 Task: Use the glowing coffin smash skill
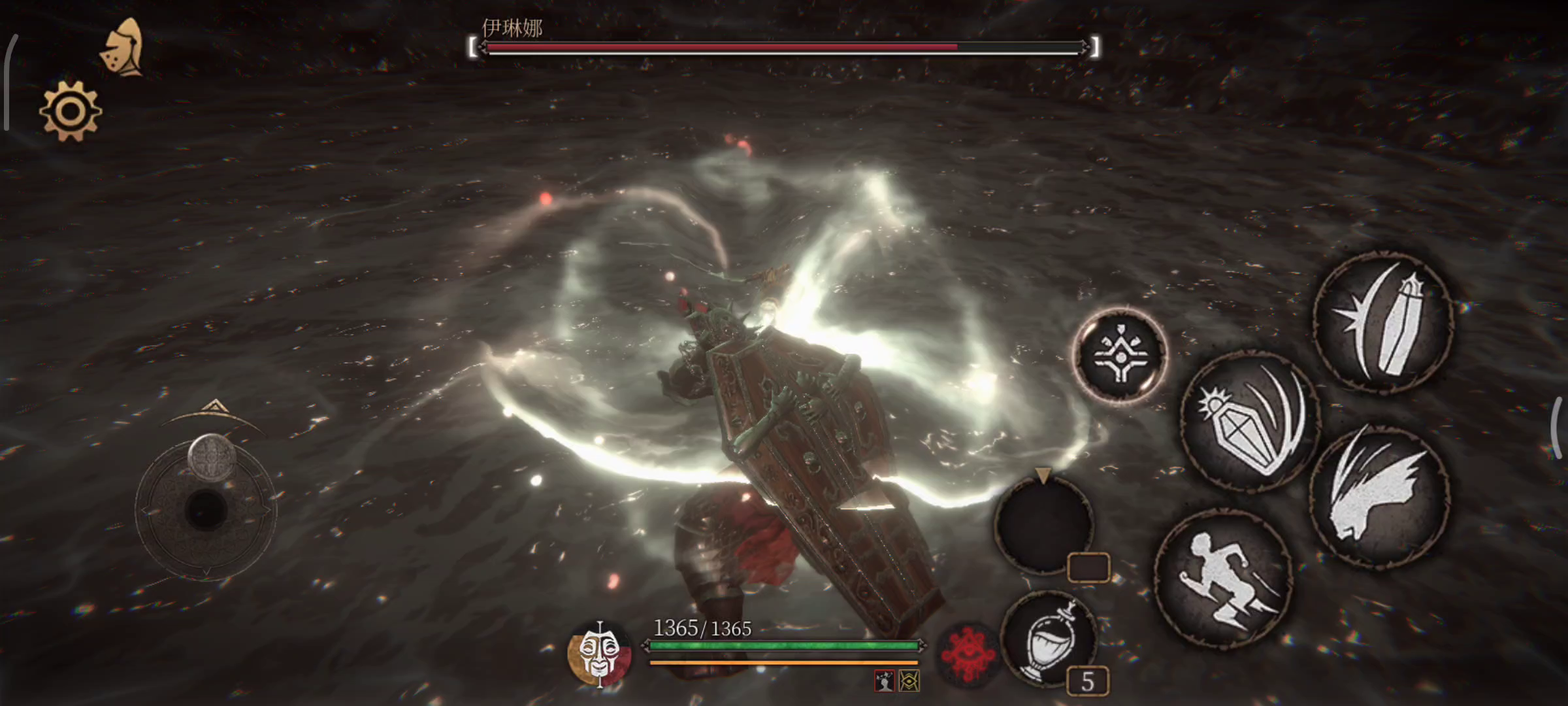coord(1250,422)
